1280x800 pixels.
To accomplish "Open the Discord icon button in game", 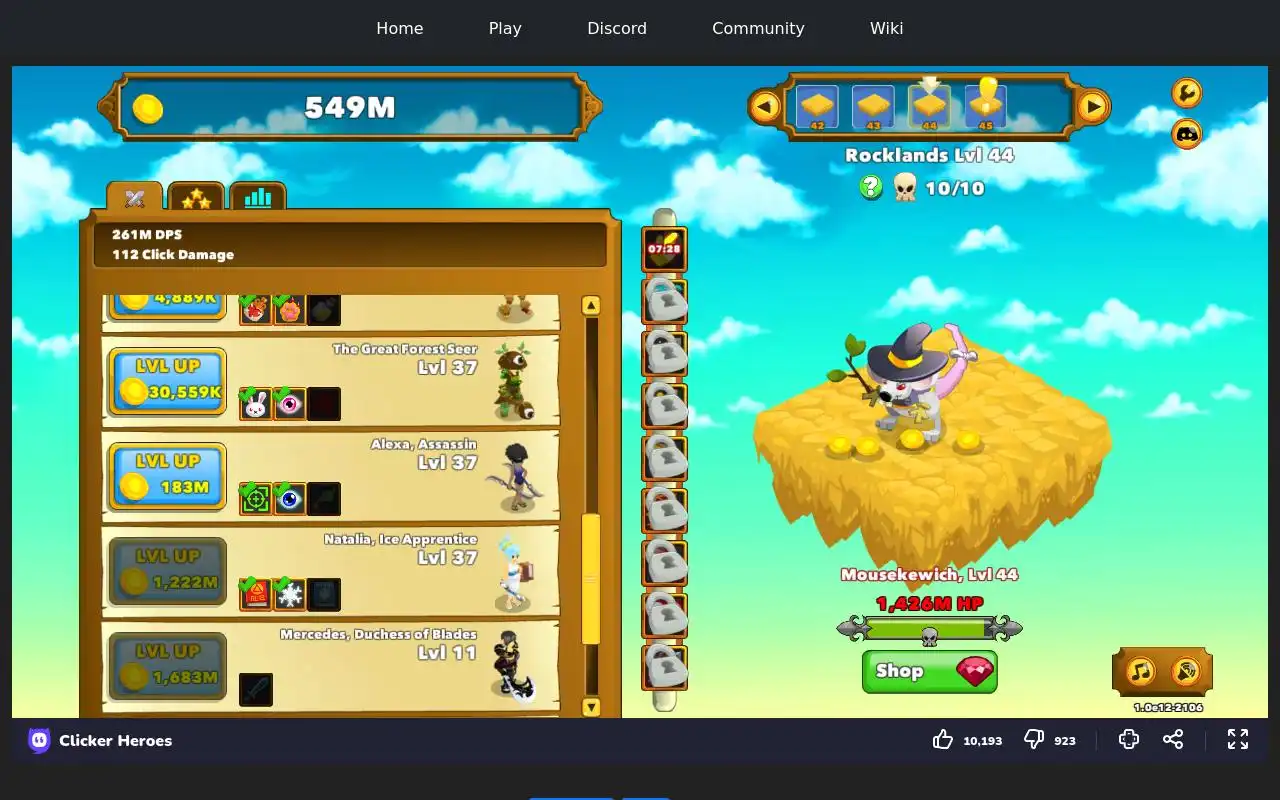I will (1187, 133).
